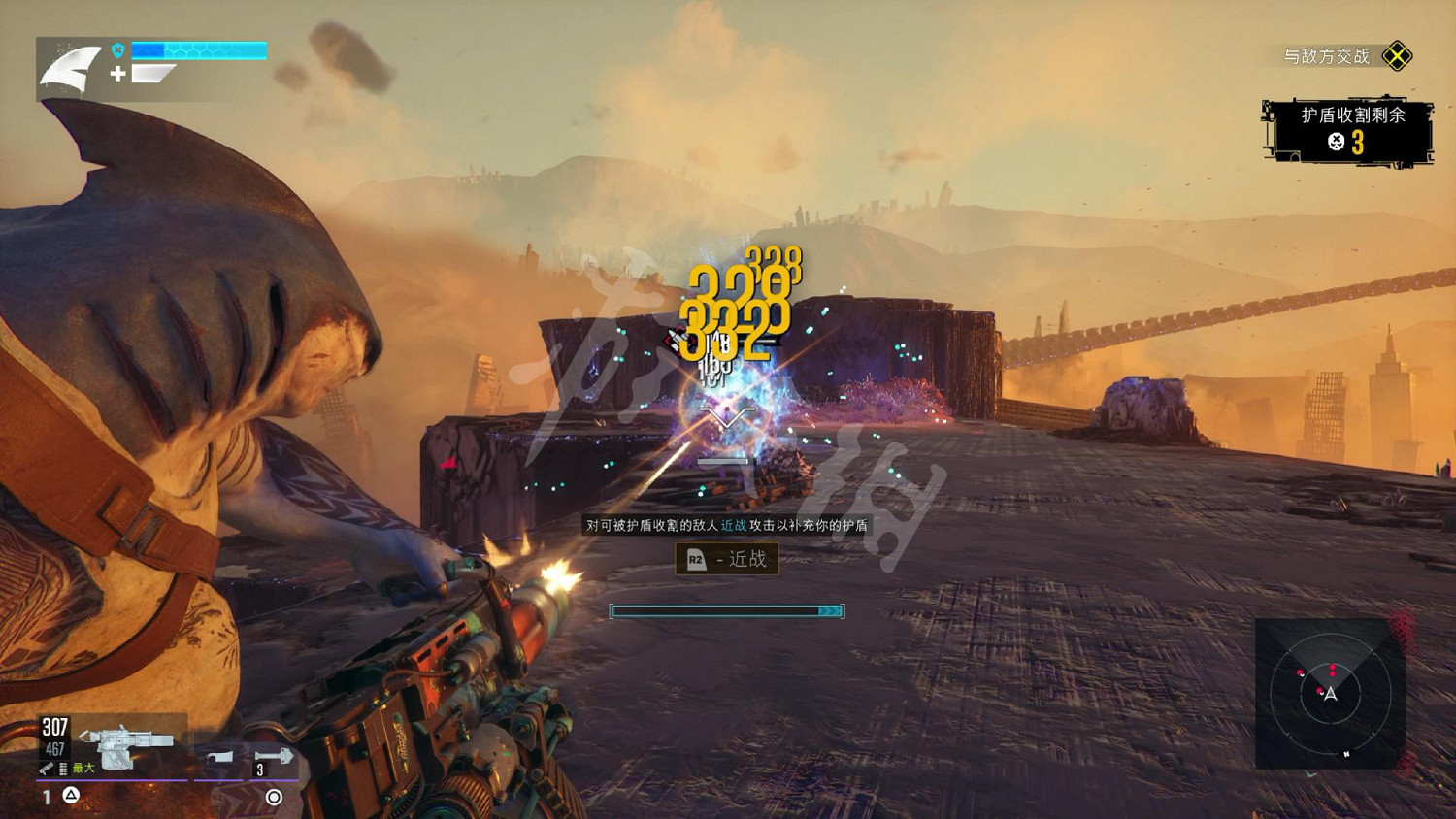Click the King Shark character portrait
The image size is (1456, 819).
pyautogui.click(x=70, y=70)
